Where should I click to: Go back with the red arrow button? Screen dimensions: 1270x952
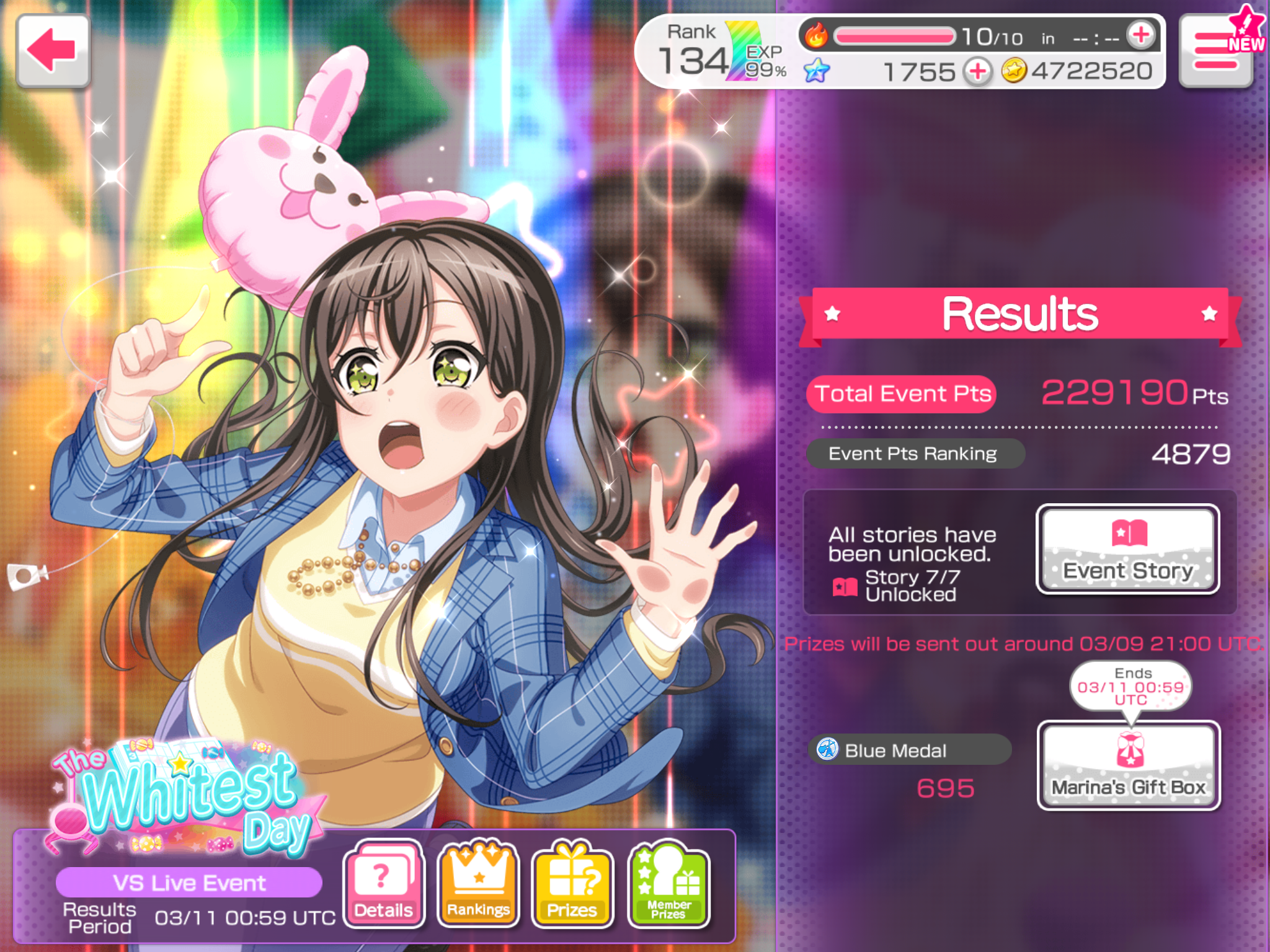tap(53, 51)
